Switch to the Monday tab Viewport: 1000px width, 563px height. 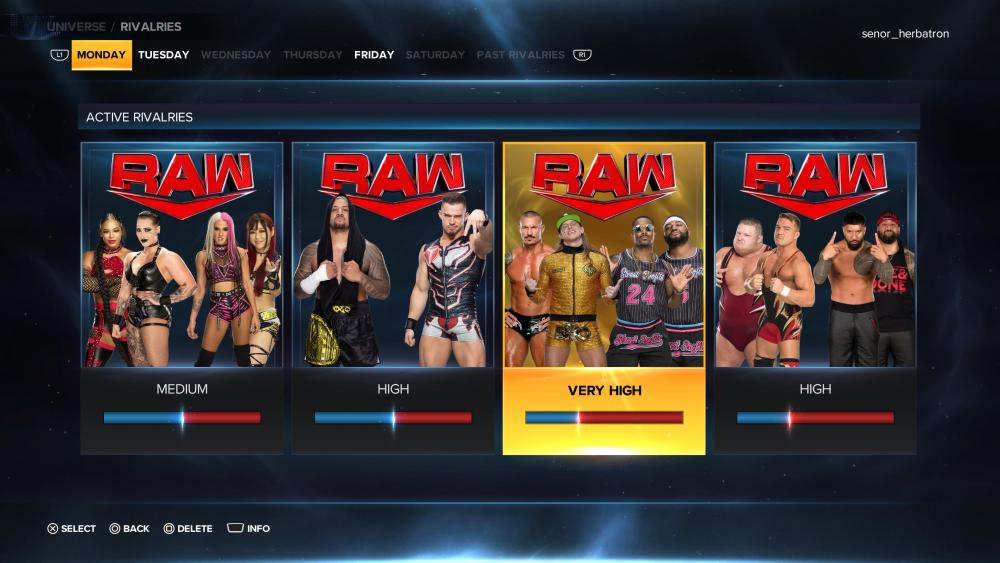[101, 55]
